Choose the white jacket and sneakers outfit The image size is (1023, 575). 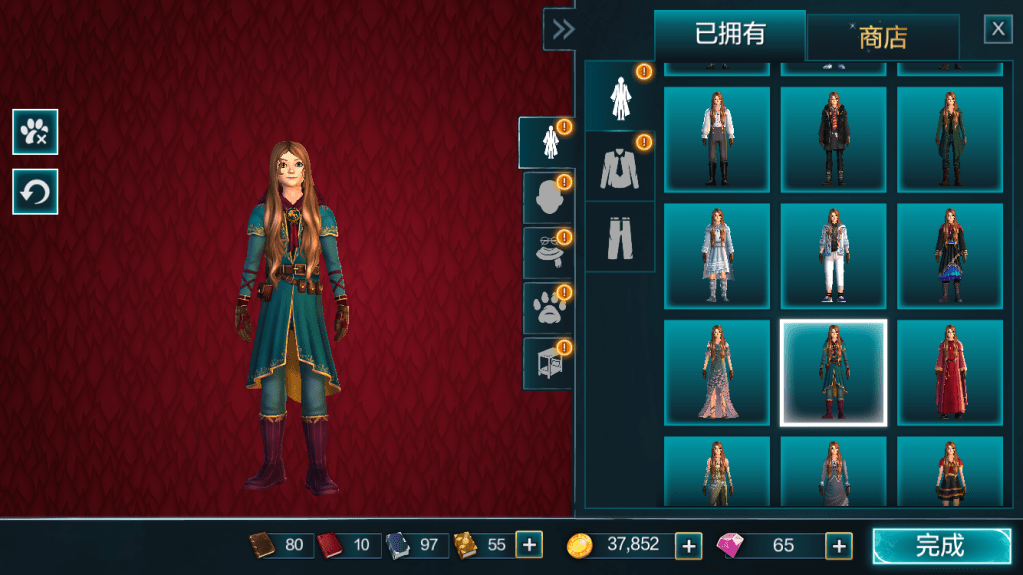pyautogui.click(x=833, y=256)
